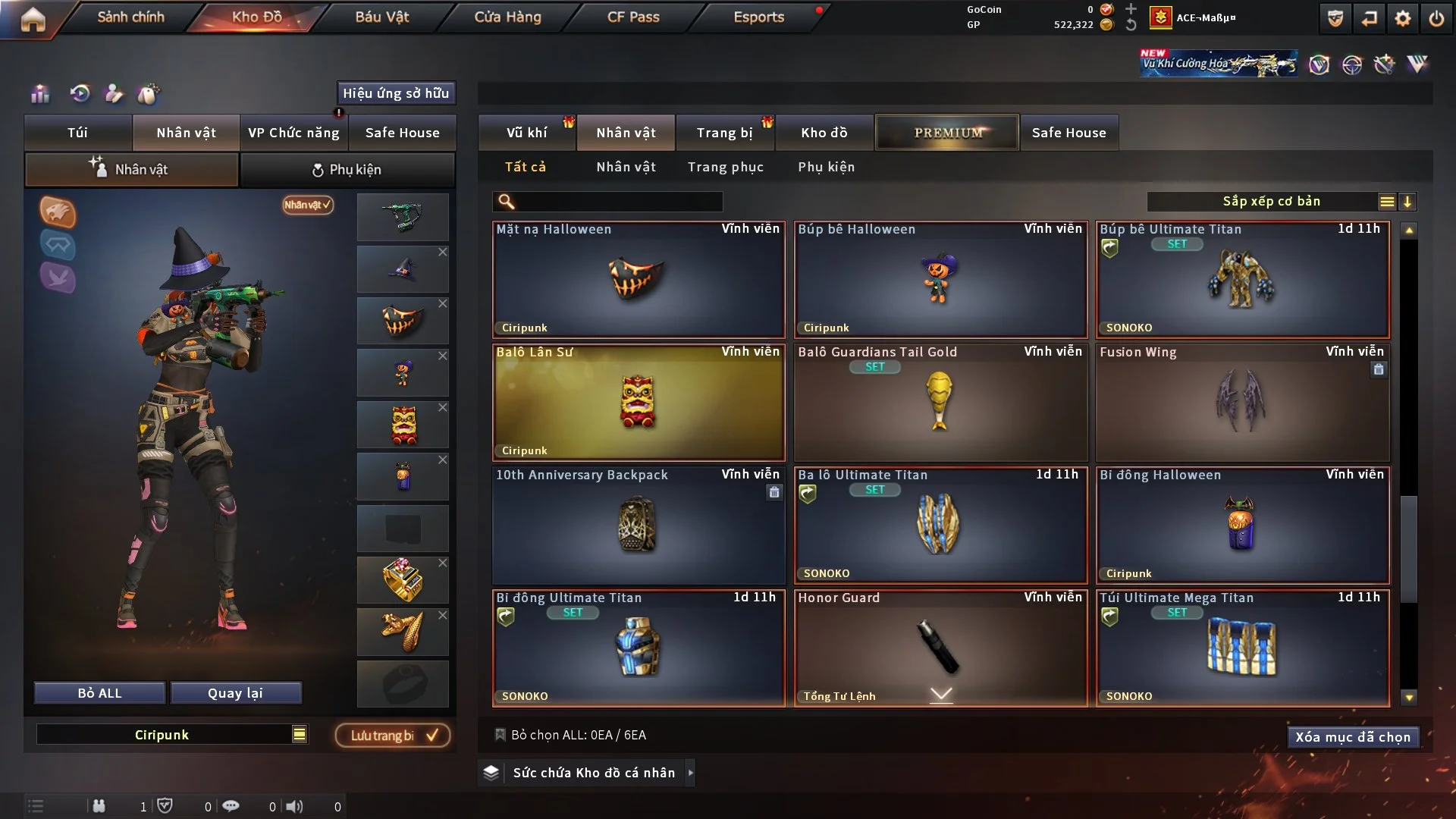Image resolution: width=1456 pixels, height=819 pixels.
Task: Go to Sảnh chính lobby
Action: click(x=130, y=17)
